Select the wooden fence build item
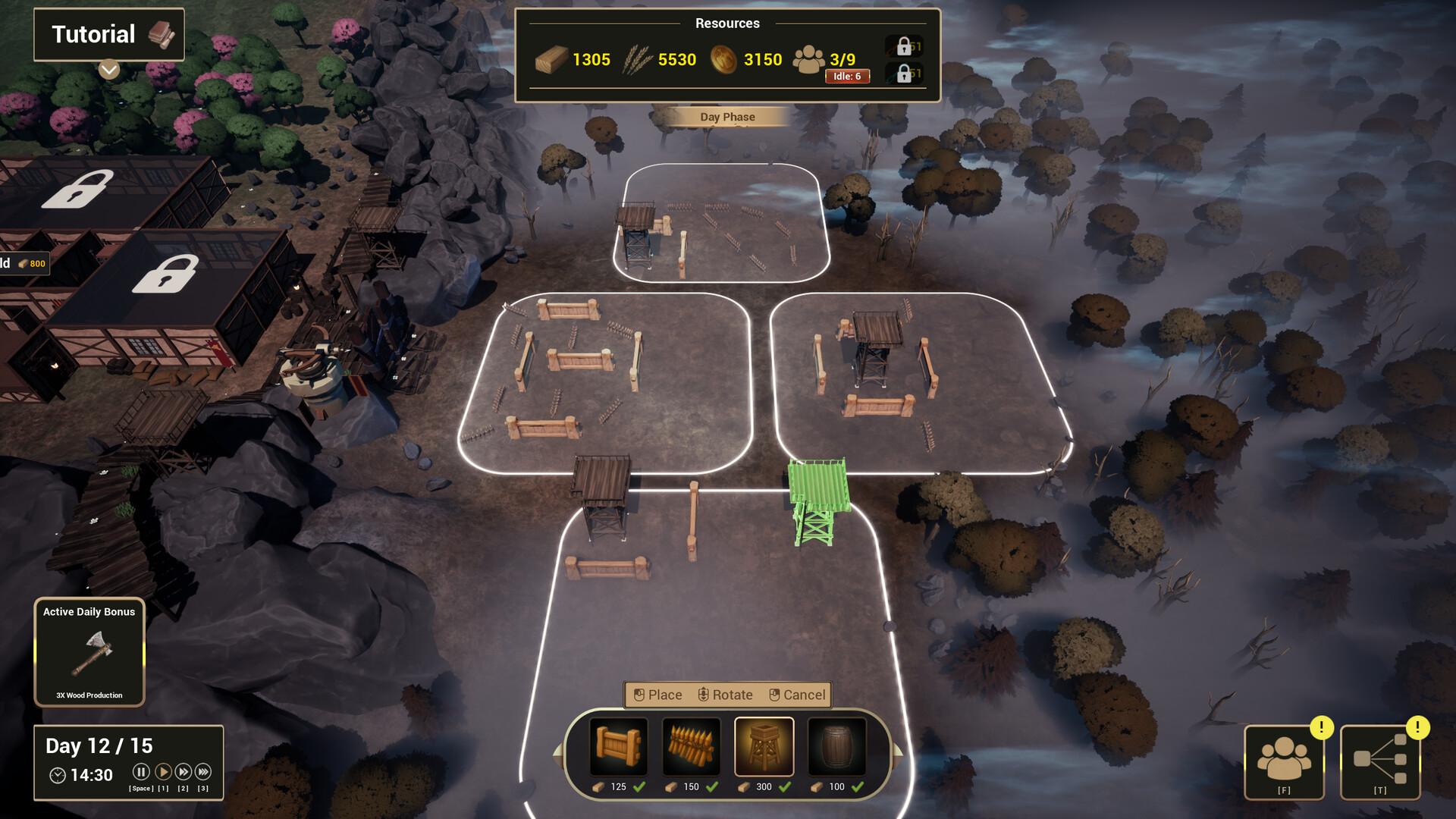This screenshot has width=1456, height=819. coord(619,747)
